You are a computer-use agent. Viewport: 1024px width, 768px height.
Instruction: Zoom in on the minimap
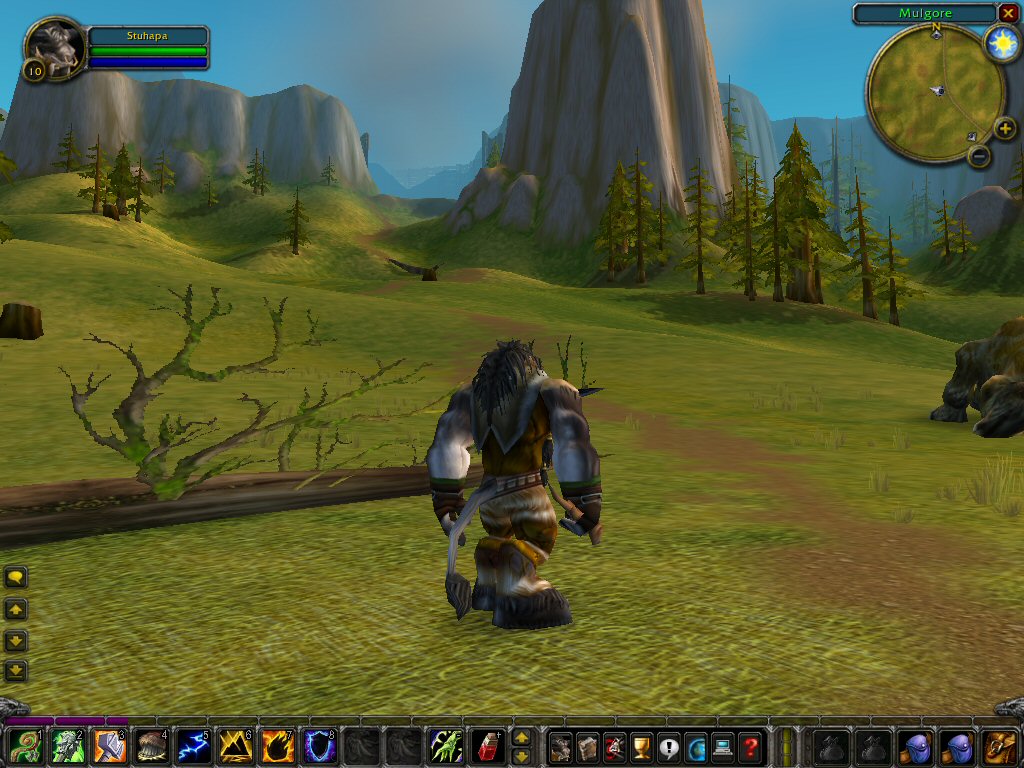1004,128
